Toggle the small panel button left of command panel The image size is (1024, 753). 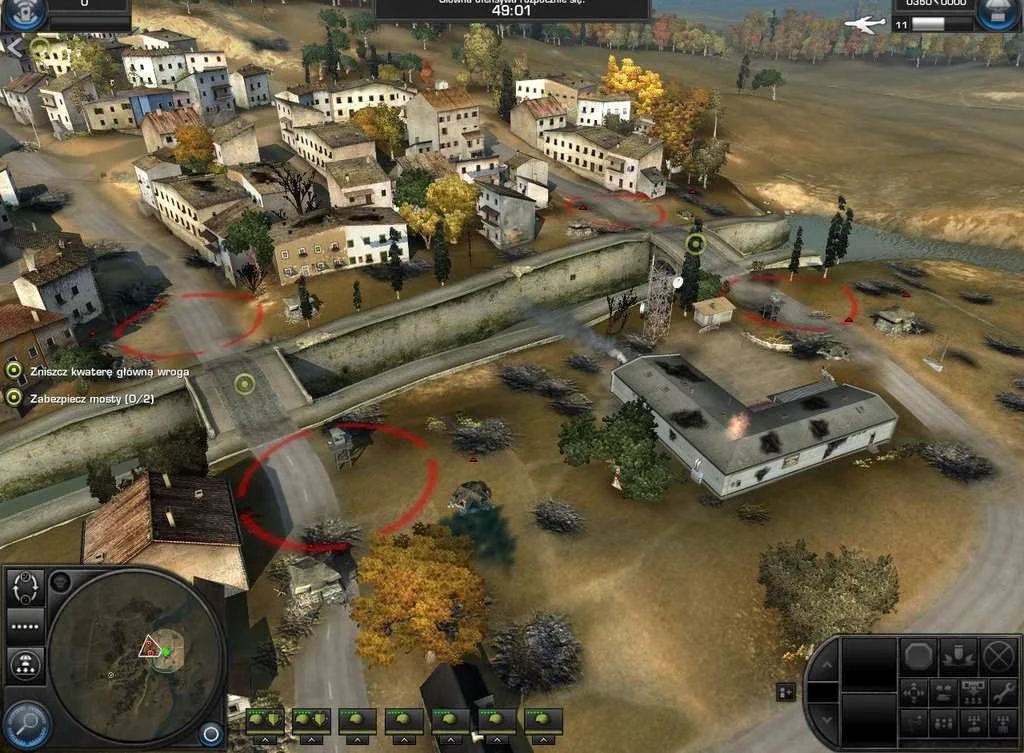(785, 691)
